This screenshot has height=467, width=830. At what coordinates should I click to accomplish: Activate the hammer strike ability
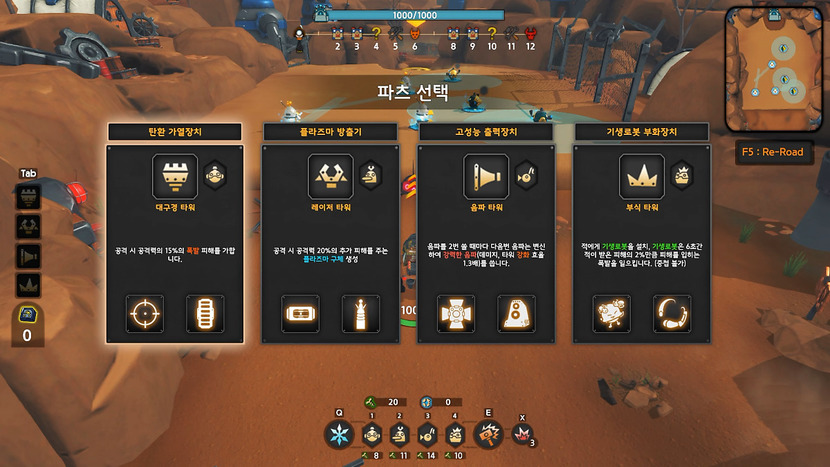(x=488, y=435)
